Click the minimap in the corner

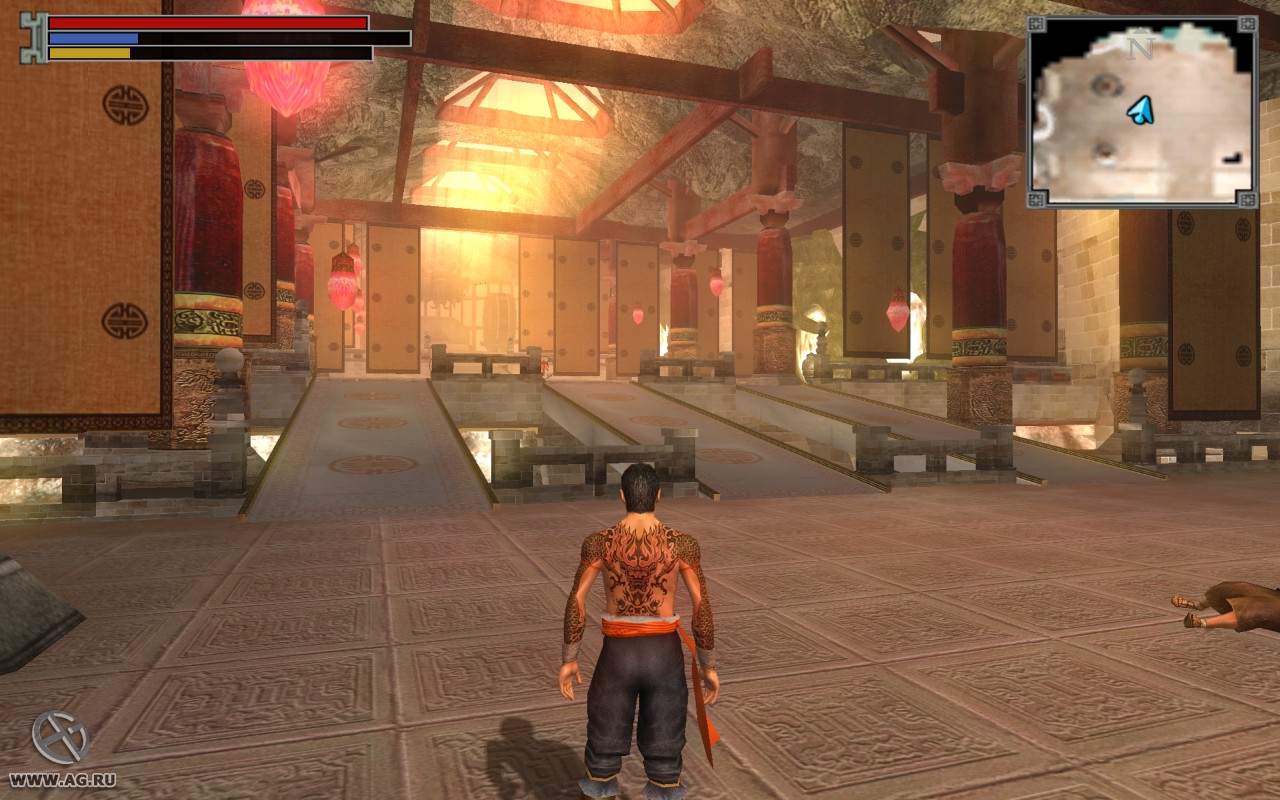[x=1142, y=112]
